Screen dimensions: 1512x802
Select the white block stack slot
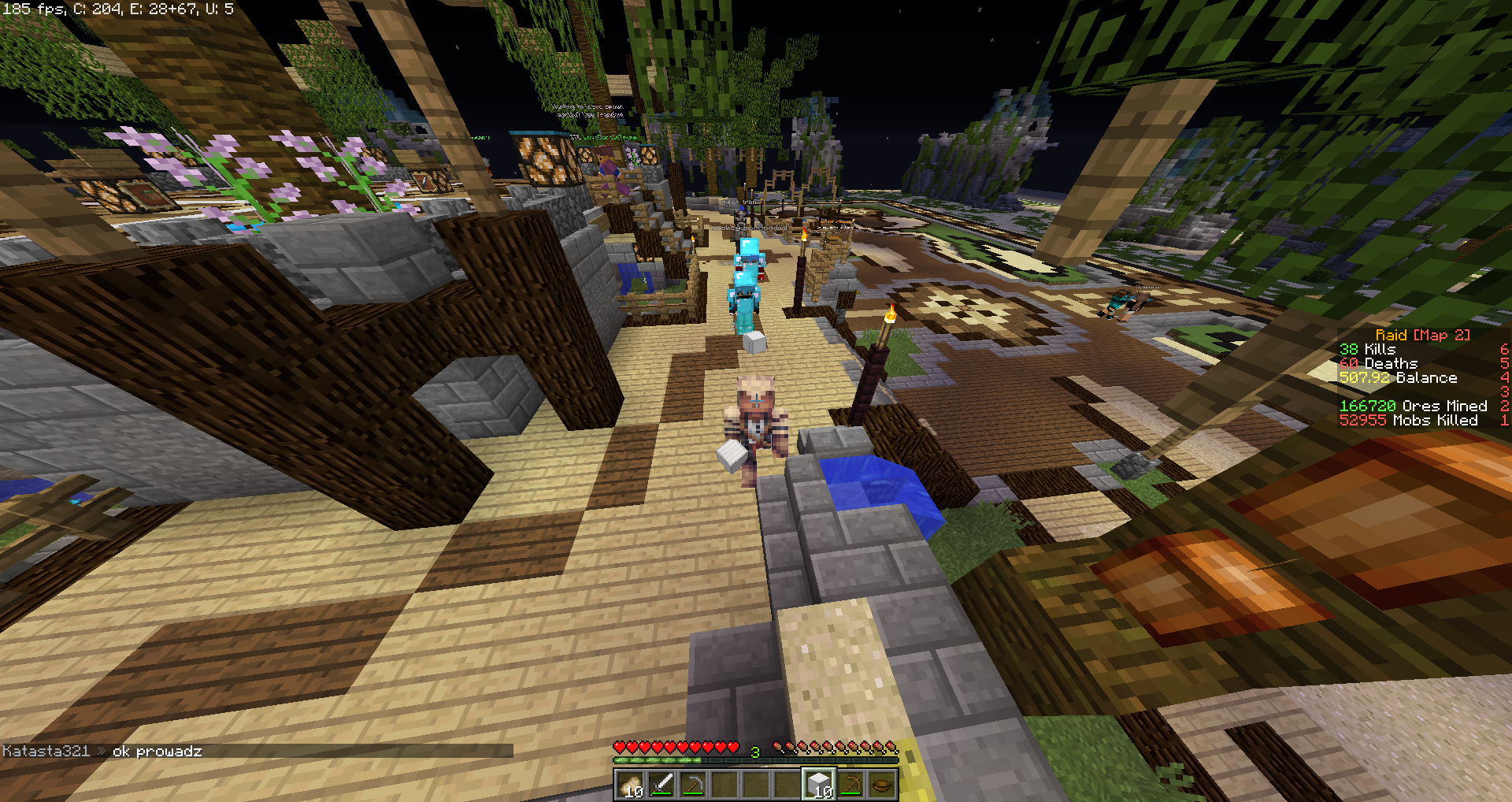tap(819, 785)
